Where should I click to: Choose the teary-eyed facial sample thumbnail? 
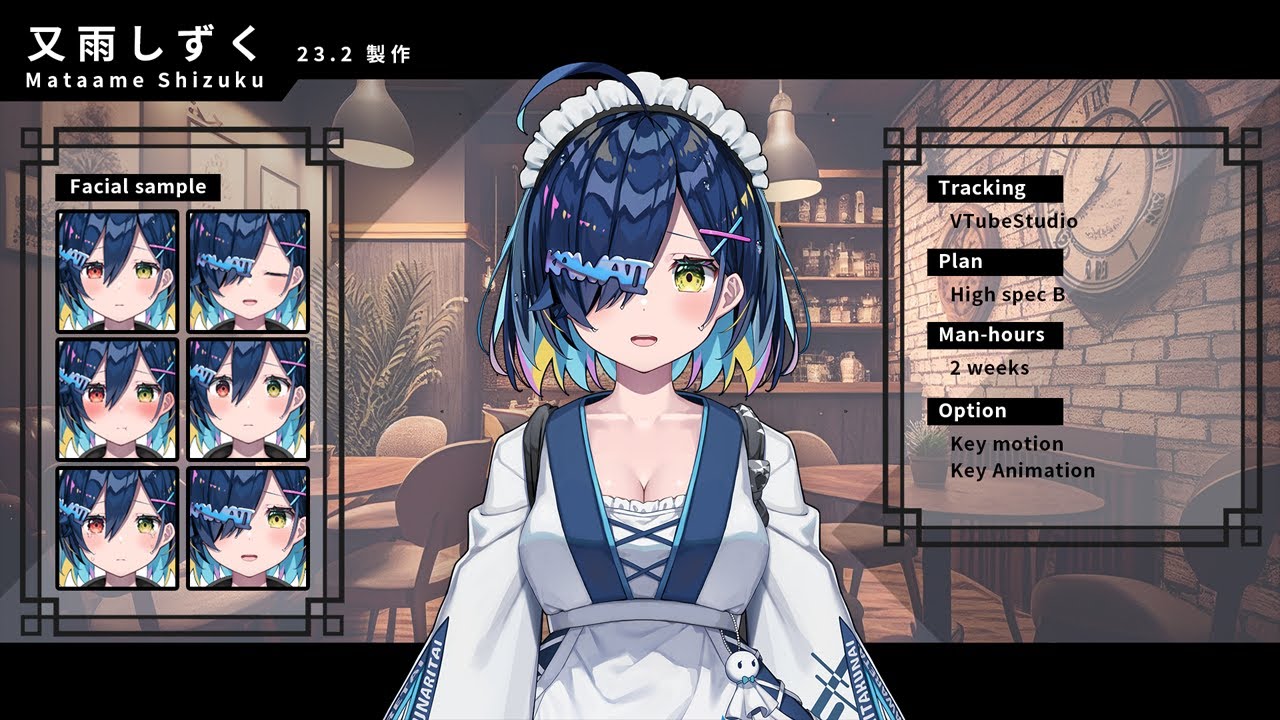click(x=117, y=528)
